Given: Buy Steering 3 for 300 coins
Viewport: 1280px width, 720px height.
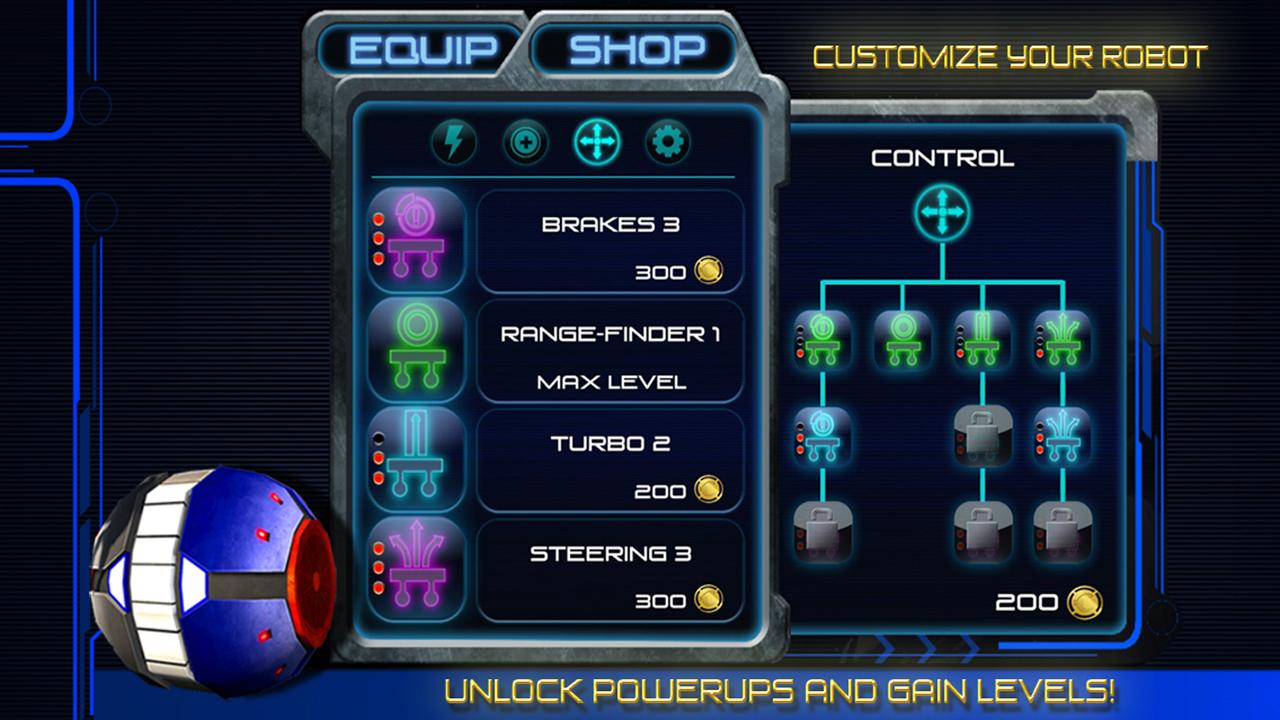Looking at the screenshot, I should click(611, 570).
